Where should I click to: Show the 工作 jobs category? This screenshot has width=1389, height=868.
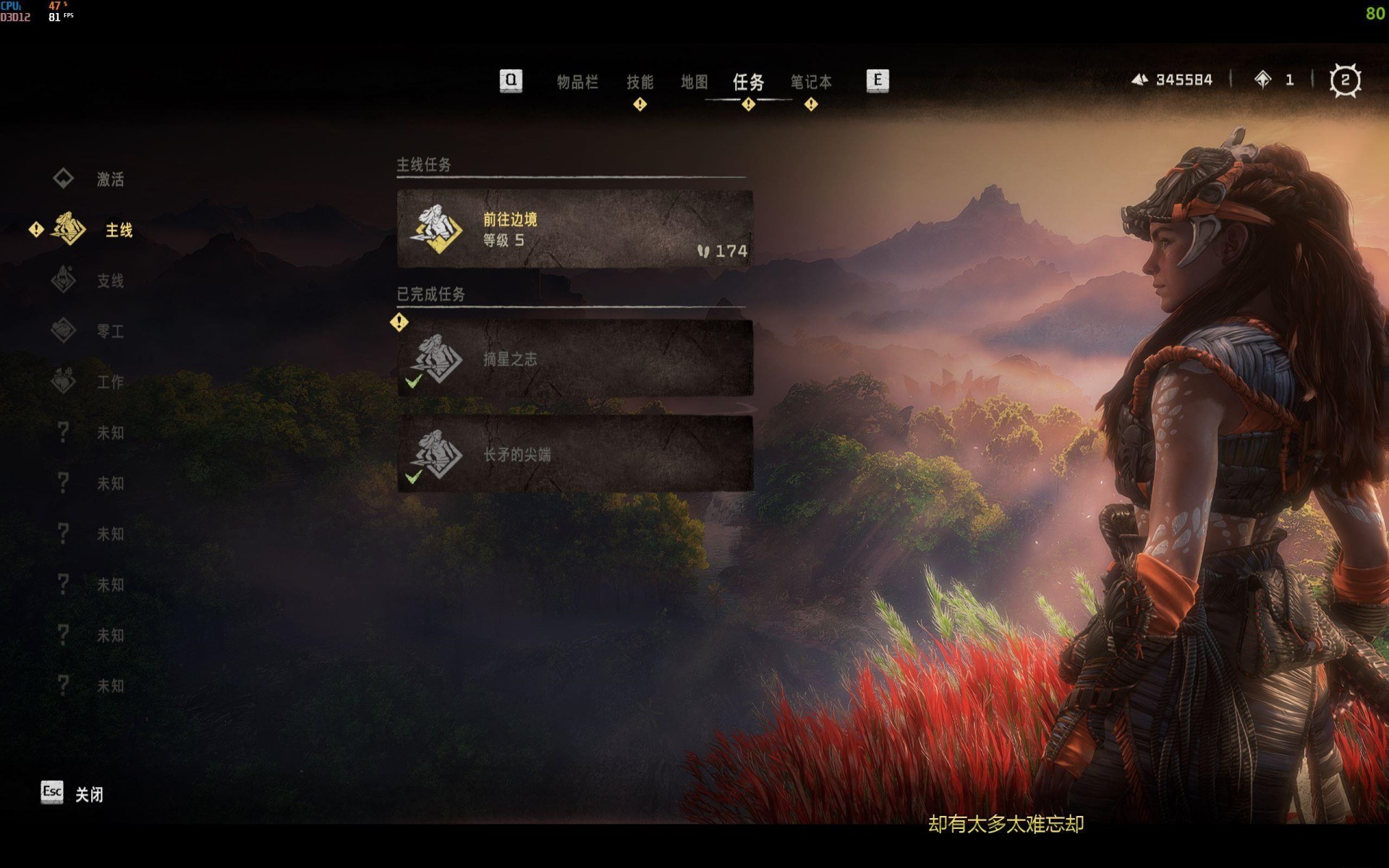click(109, 382)
